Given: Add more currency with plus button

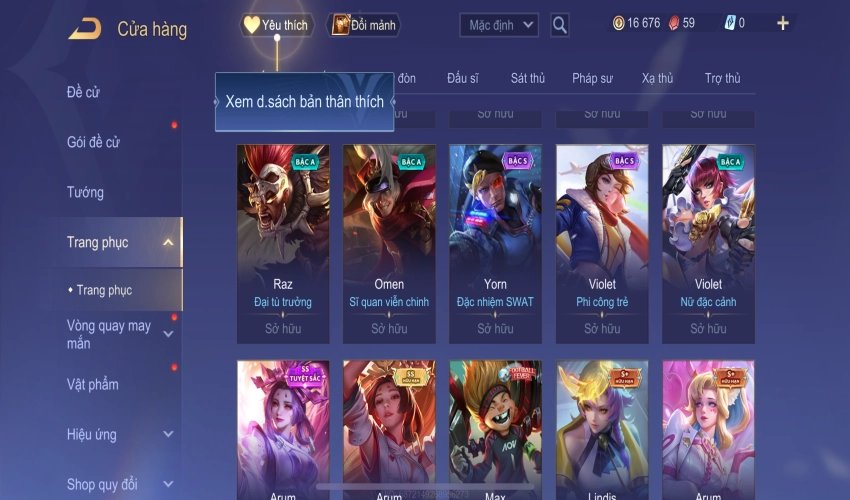Looking at the screenshot, I should (782, 23).
